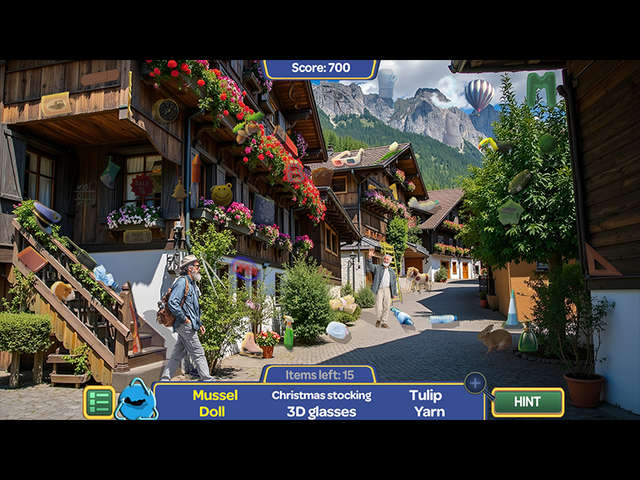
Task: Select the Doll item name
Action: coord(212,411)
